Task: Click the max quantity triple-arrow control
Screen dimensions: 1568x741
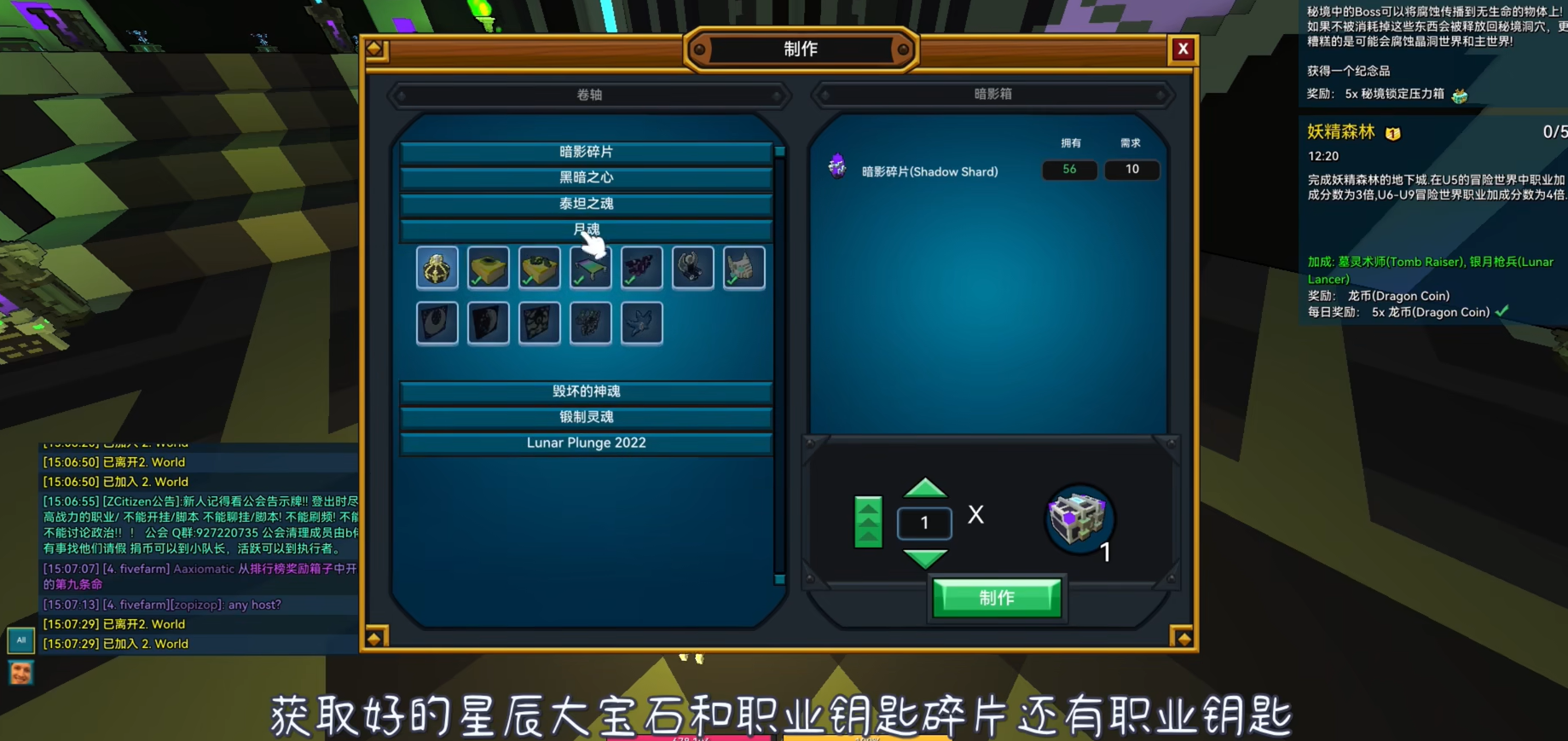Action: 866,523
